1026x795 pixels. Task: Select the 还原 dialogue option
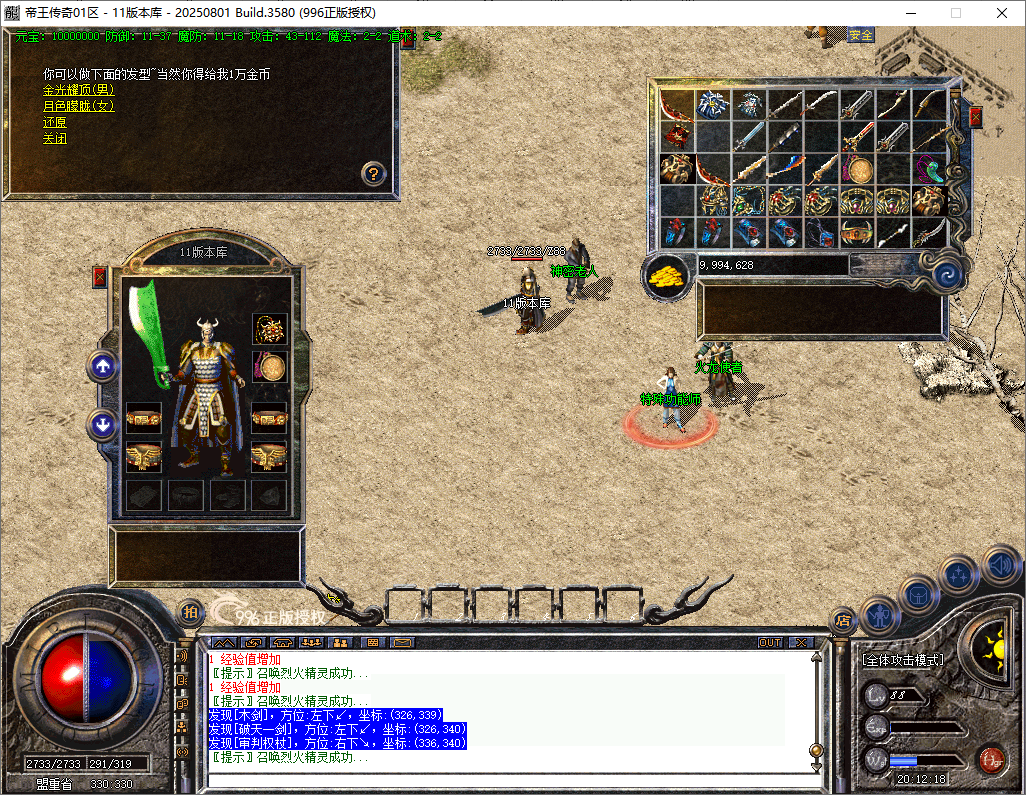click(54, 122)
